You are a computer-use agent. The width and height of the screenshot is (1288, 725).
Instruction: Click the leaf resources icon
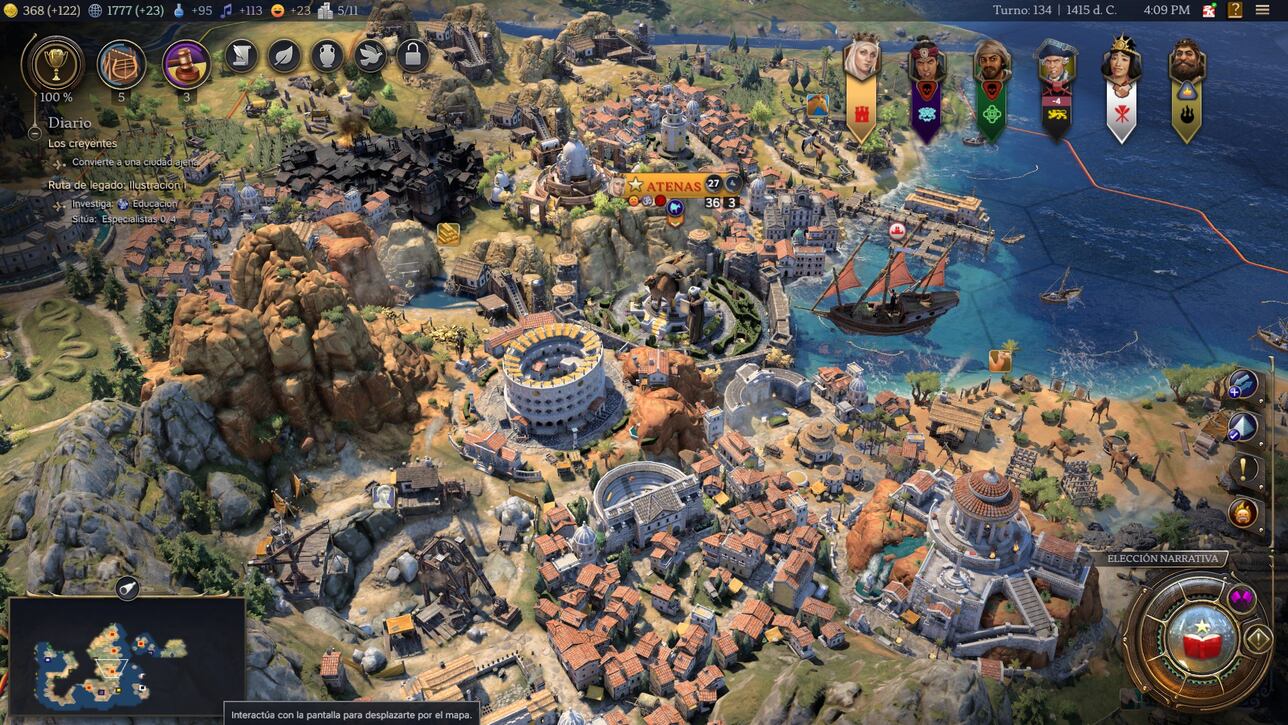[284, 56]
